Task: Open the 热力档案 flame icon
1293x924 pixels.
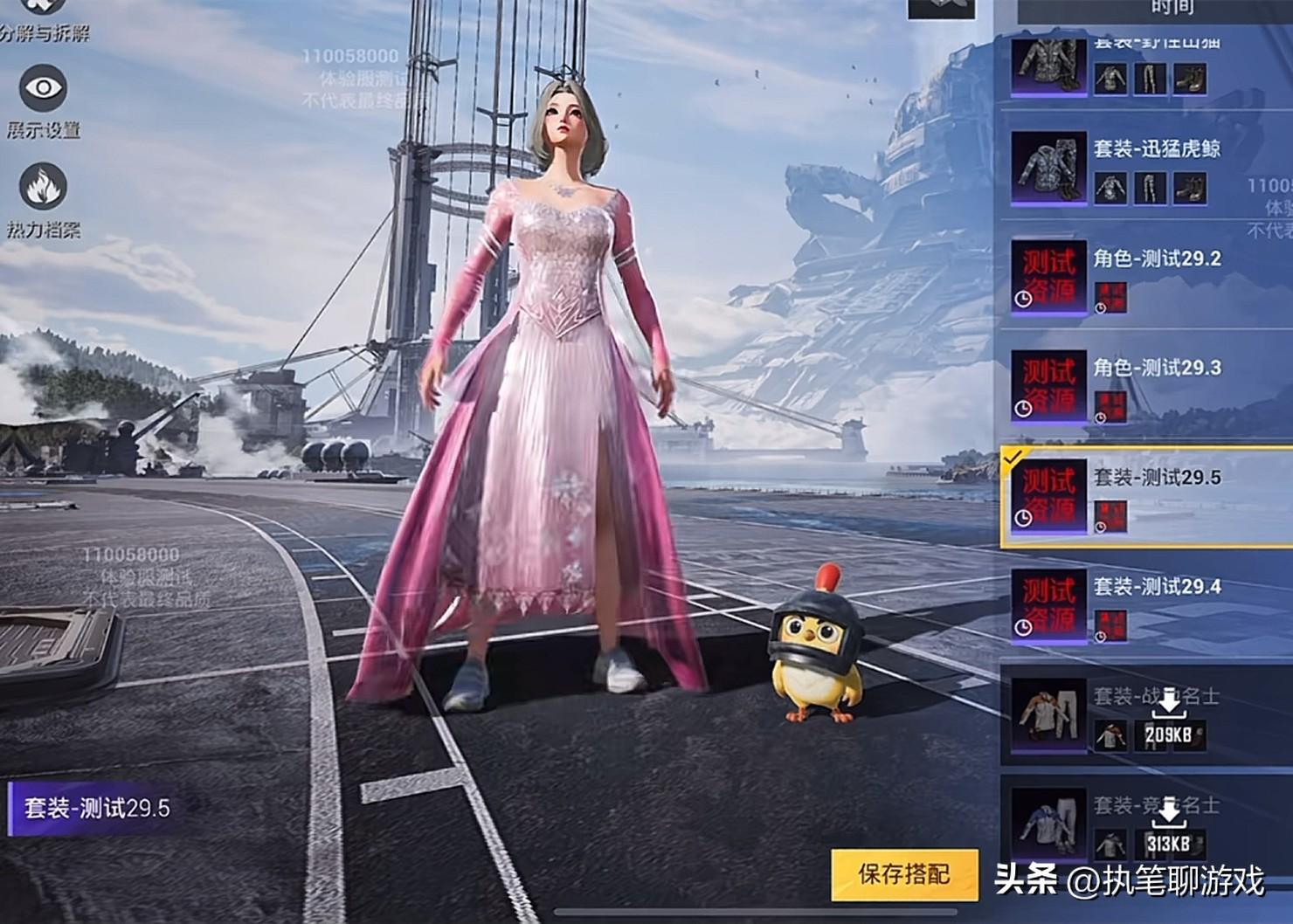Action: coord(43,188)
